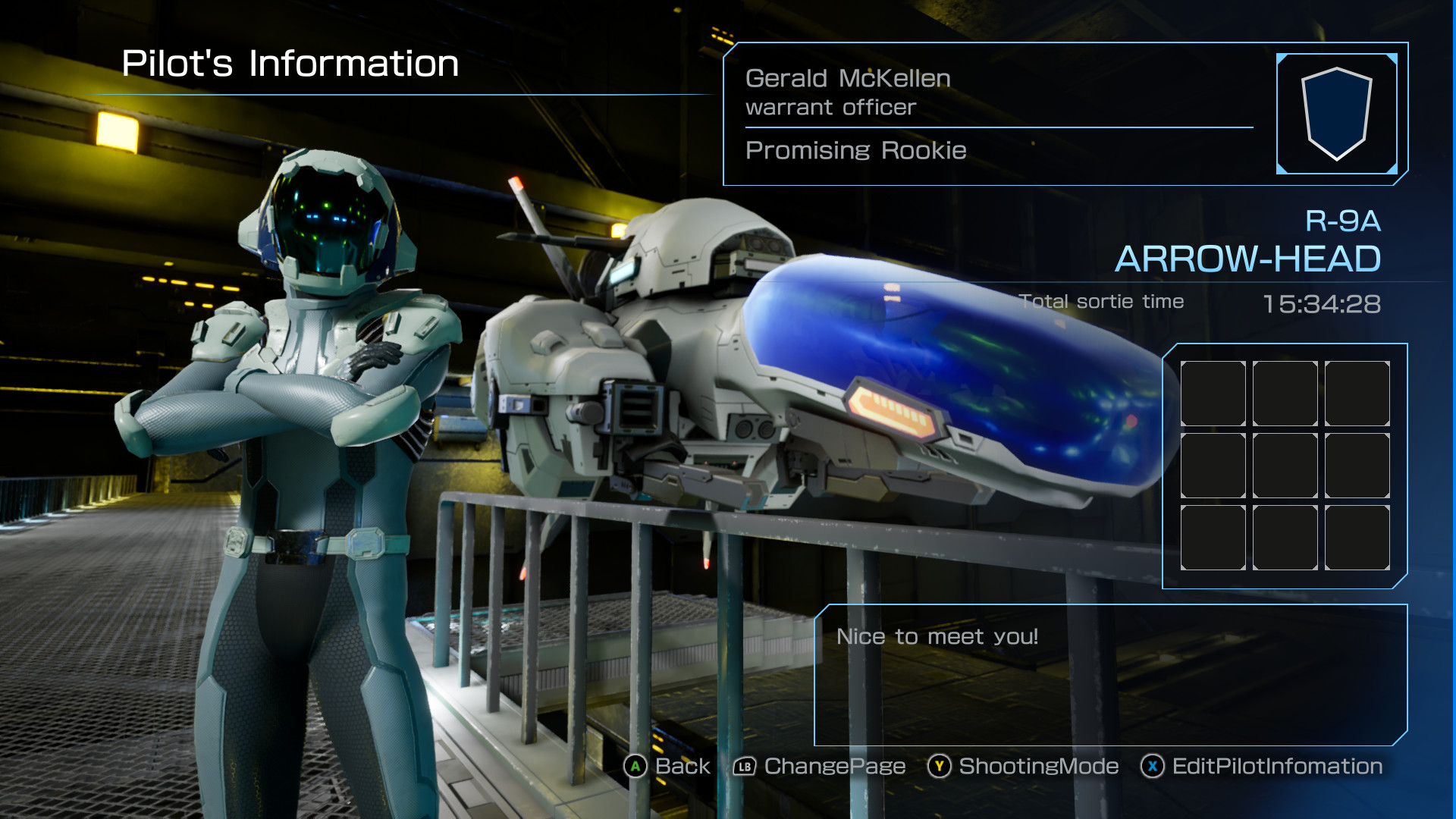Click the pilot emblem shield icon

[1337, 114]
